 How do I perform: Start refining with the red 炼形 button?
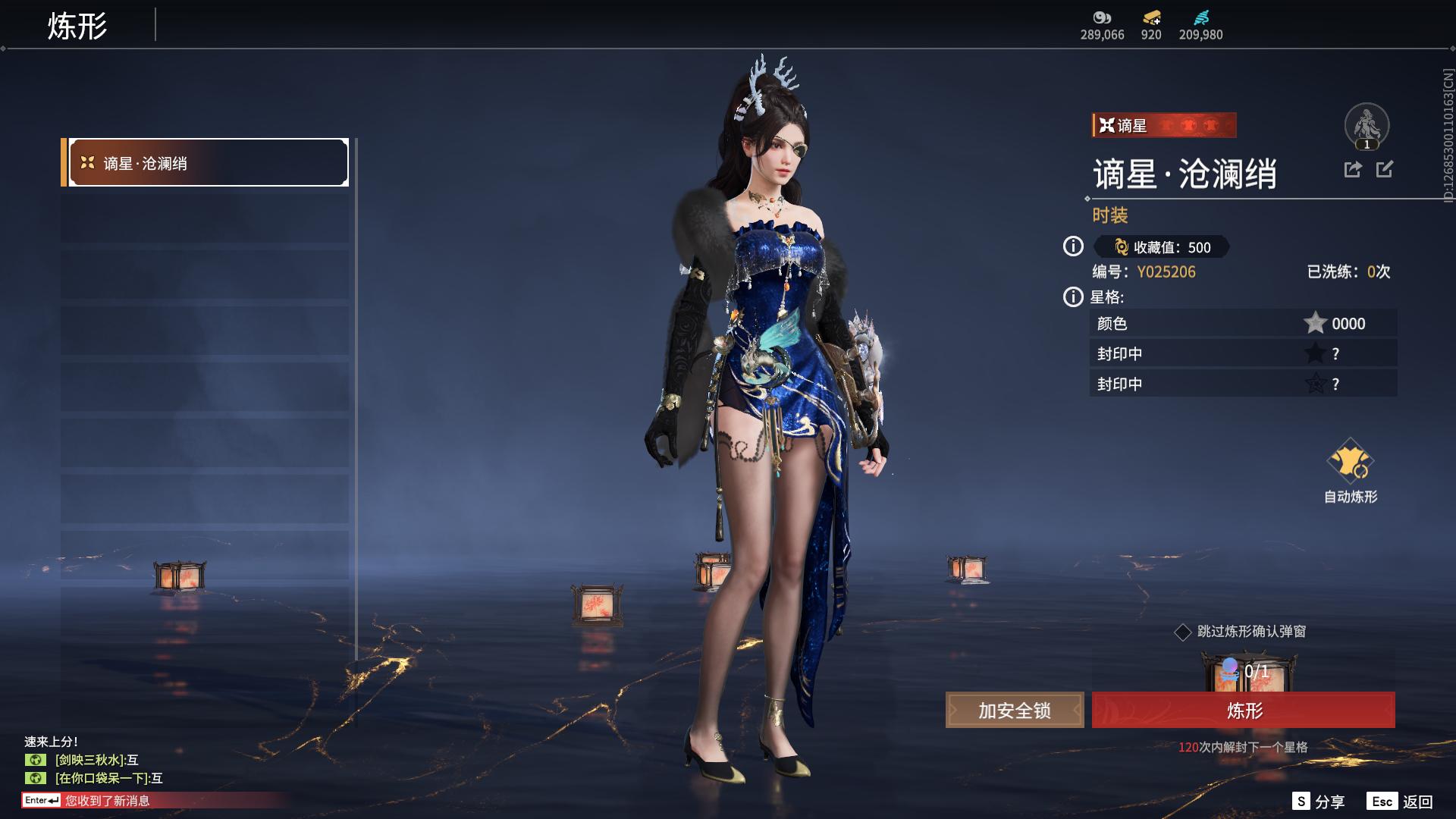(x=1243, y=711)
